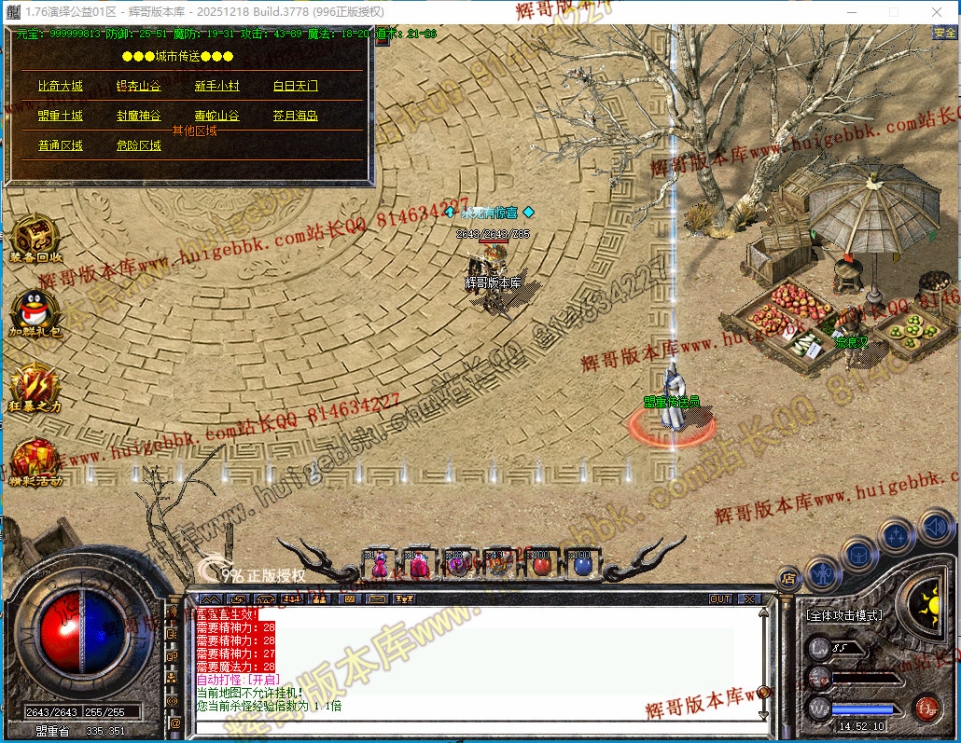The width and height of the screenshot is (961, 743).
Task: Open the 普通区域 list
Action: point(60,146)
